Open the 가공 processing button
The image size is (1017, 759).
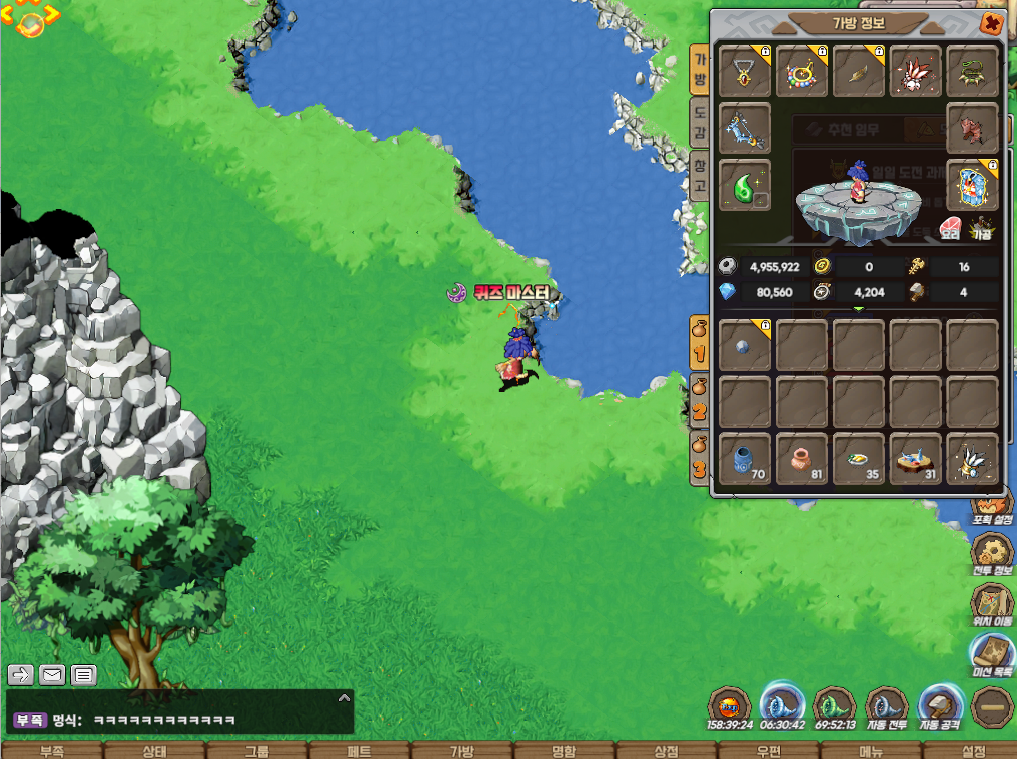point(983,227)
